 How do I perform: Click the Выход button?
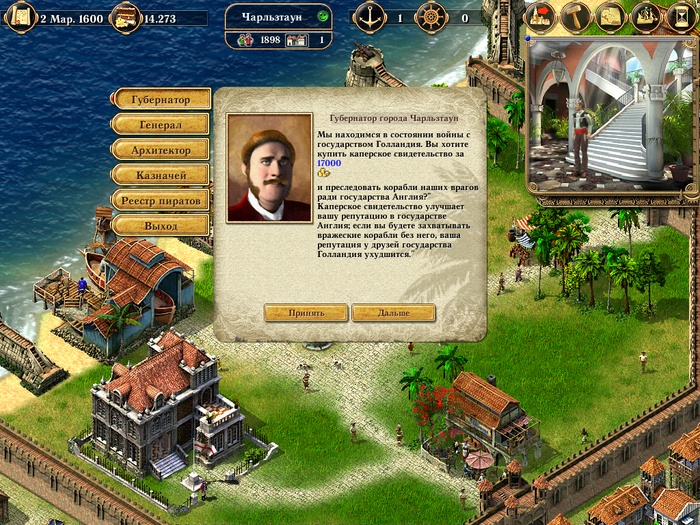click(160, 226)
